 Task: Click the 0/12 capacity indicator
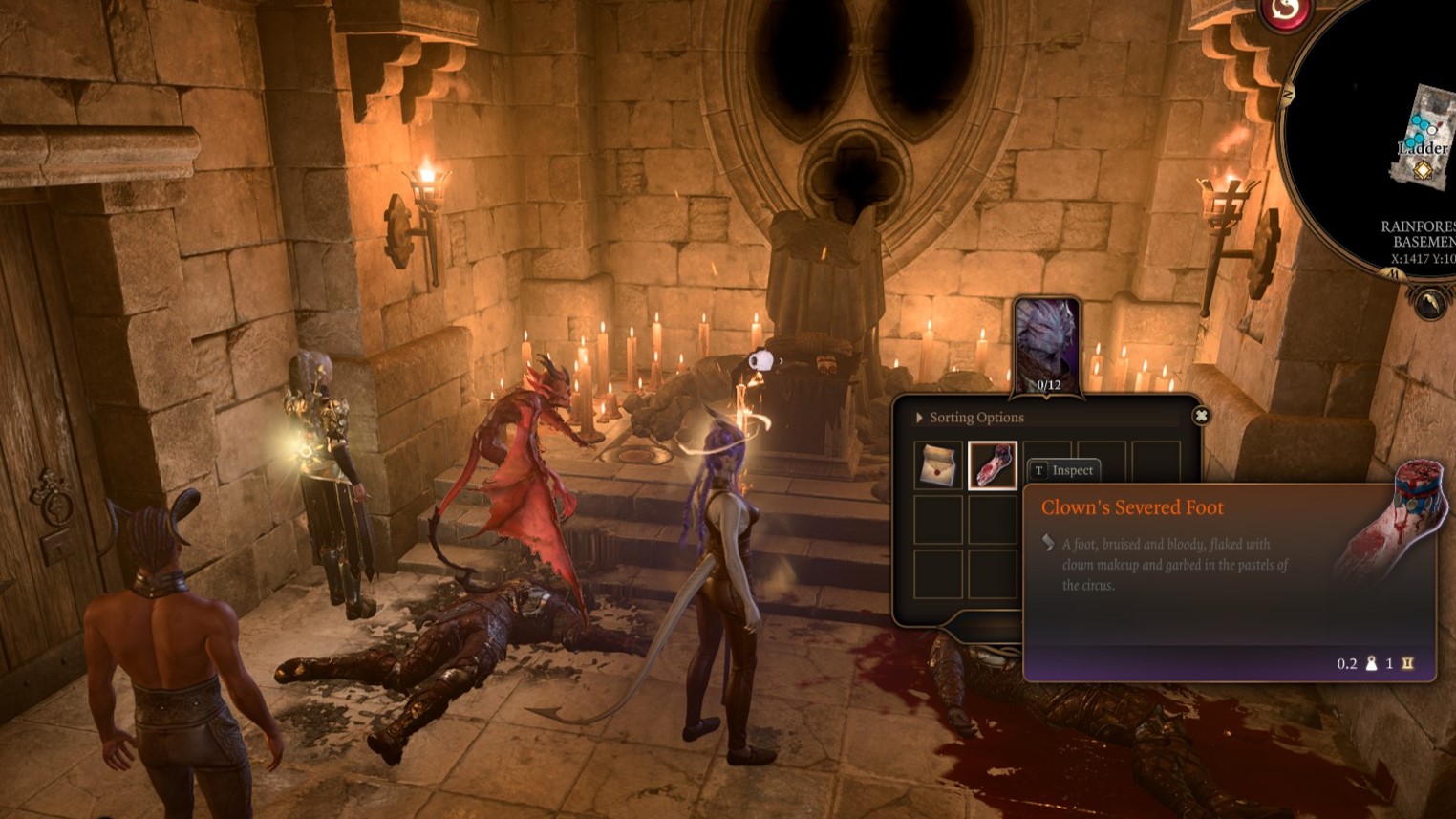pyautogui.click(x=1047, y=386)
